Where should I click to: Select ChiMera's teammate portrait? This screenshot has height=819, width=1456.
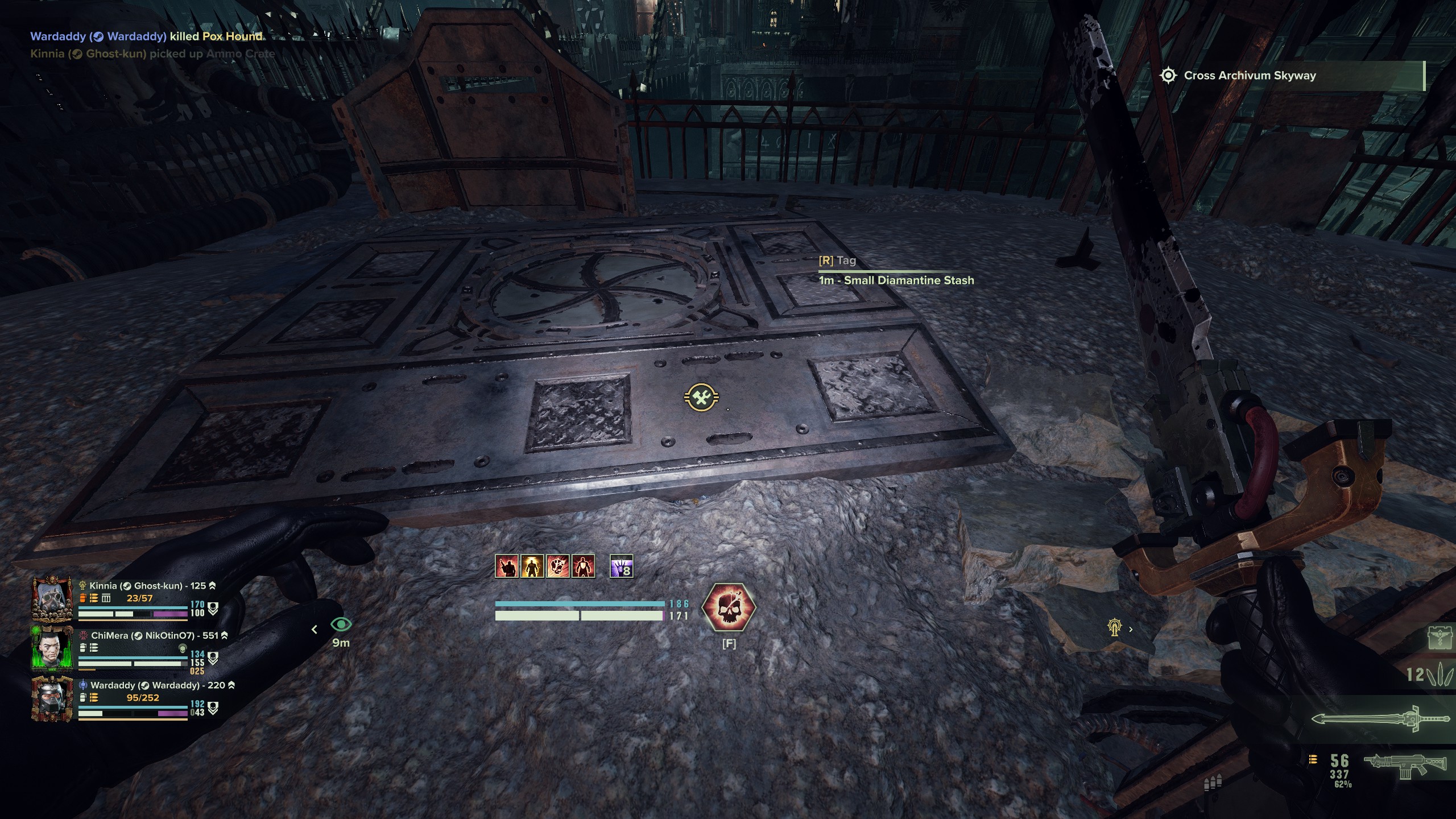[x=52, y=648]
